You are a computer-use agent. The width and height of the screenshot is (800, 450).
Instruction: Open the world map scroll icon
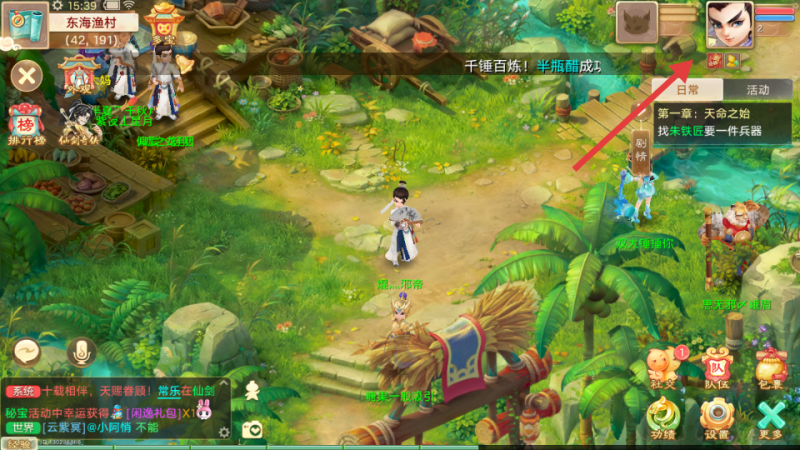coord(23,24)
